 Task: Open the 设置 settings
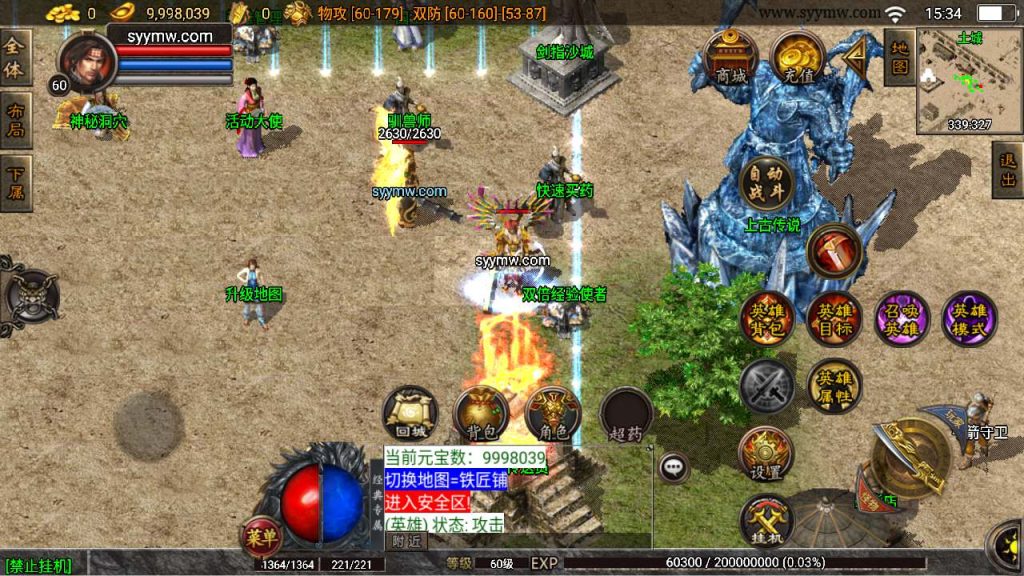pos(766,453)
